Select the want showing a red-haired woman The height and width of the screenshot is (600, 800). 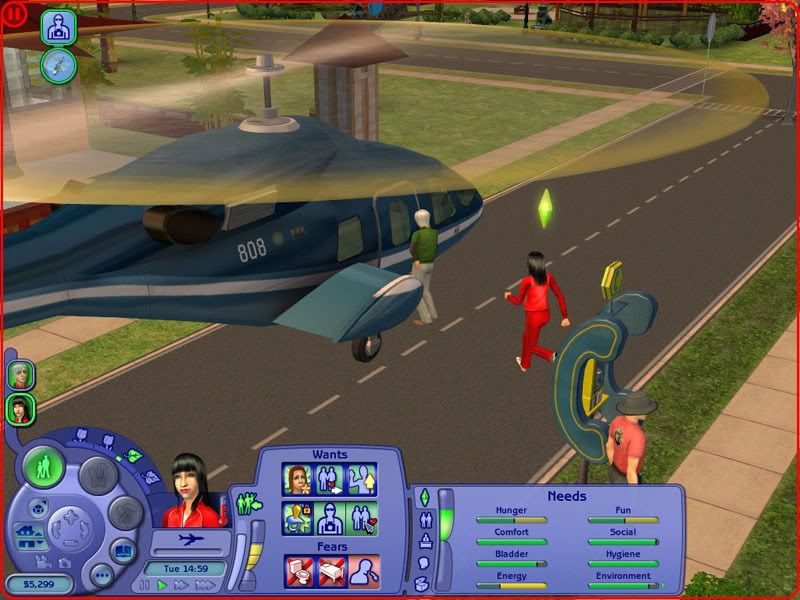(x=297, y=479)
